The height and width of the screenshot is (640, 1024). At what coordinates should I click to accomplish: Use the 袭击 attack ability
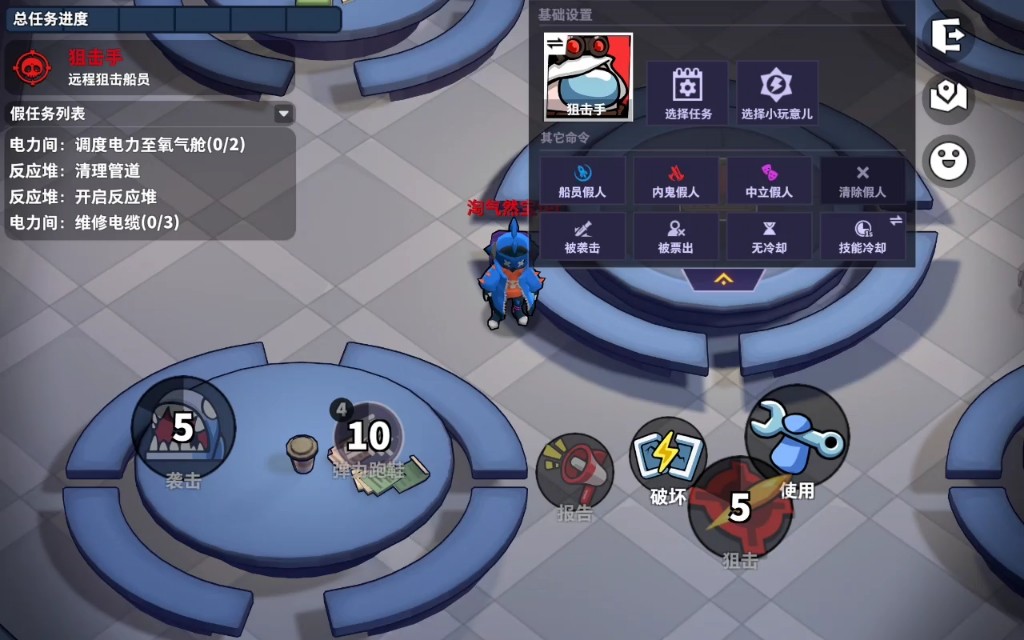(x=183, y=430)
